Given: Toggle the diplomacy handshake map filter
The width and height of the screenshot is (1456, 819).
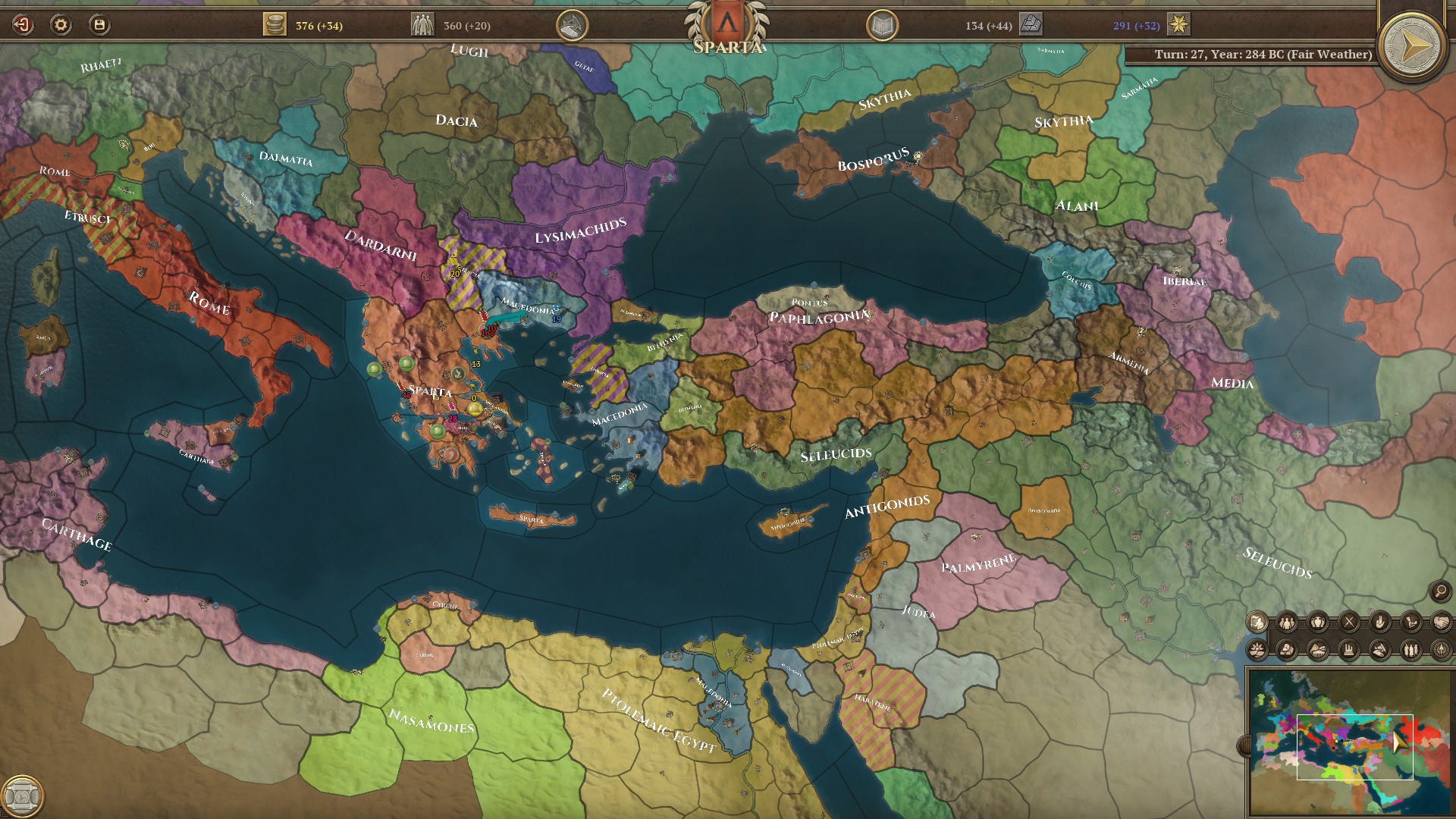Looking at the screenshot, I should coord(1441,622).
